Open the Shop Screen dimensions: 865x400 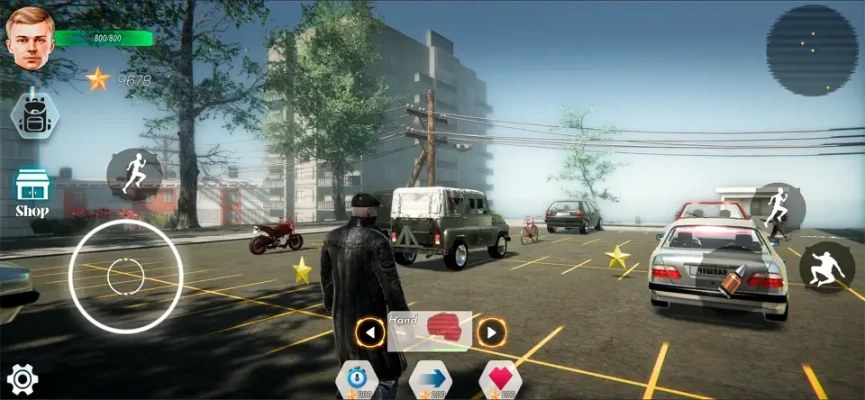click(x=32, y=192)
